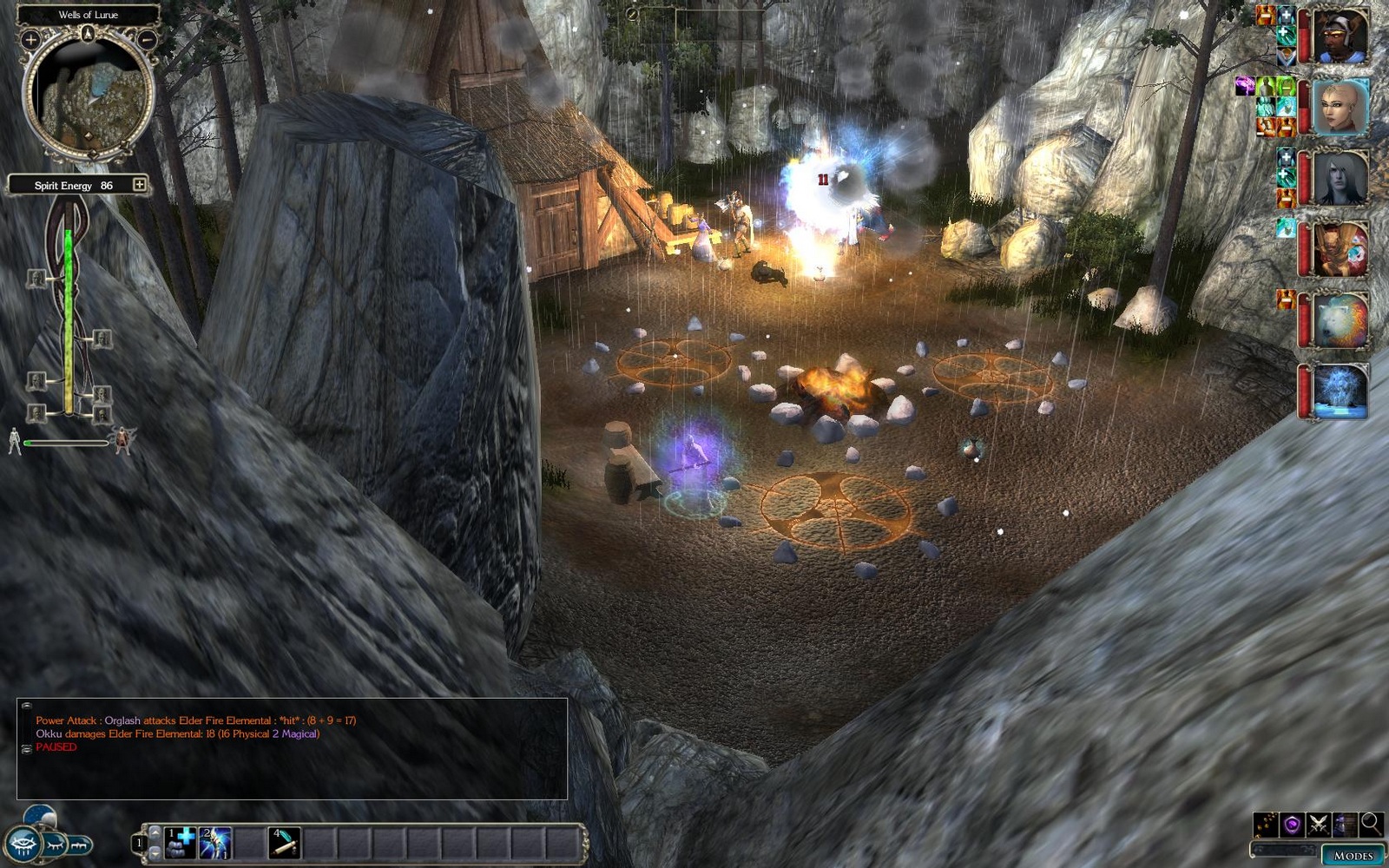Click the large open-eye button
1389x868 pixels.
click(x=23, y=844)
